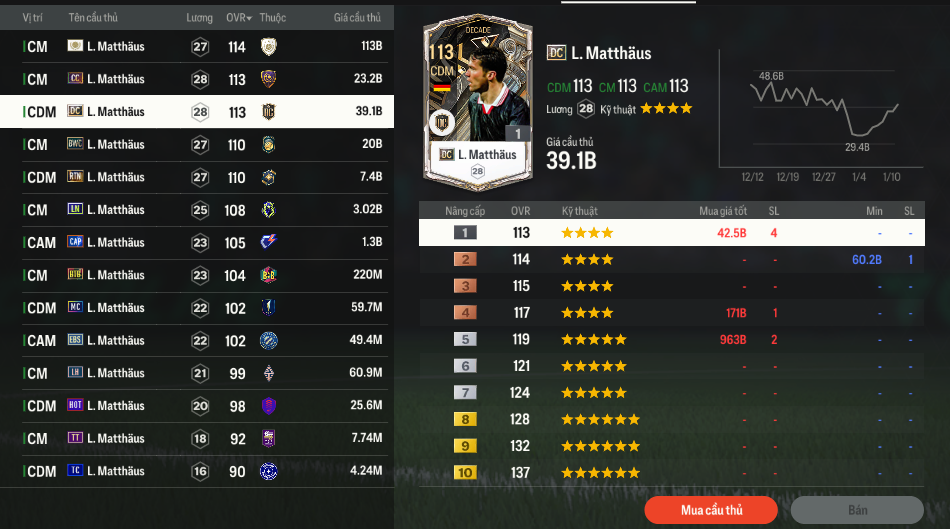This screenshot has width=950, height=529.
Task: Select the highlighted CDM row priced 39.1B
Action: [197, 112]
